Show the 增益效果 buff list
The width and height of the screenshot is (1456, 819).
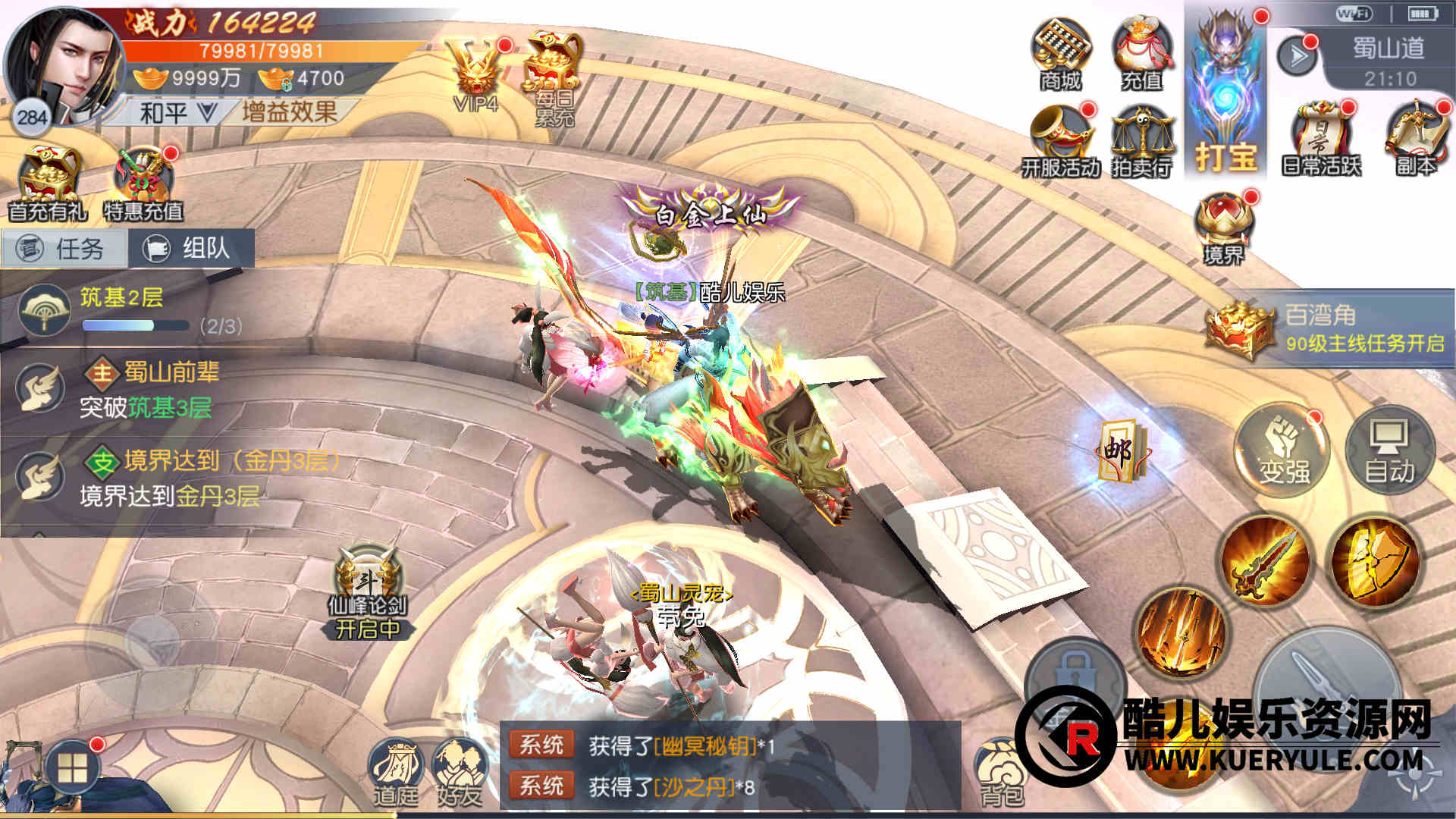click(x=290, y=112)
